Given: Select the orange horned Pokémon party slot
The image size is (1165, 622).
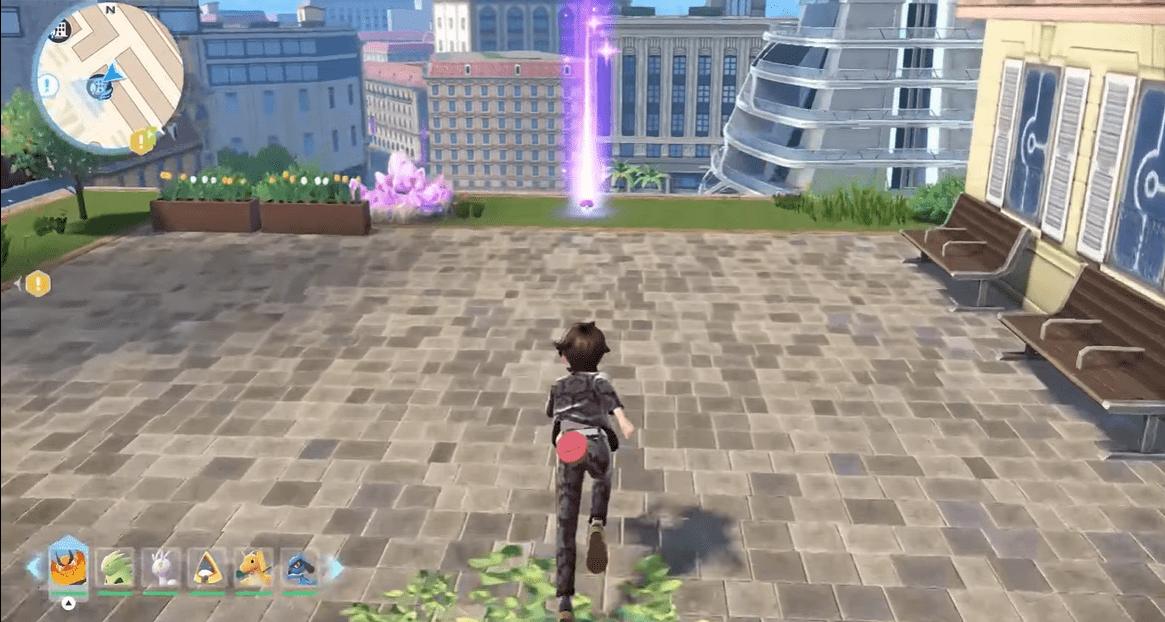Looking at the screenshot, I should [69, 568].
